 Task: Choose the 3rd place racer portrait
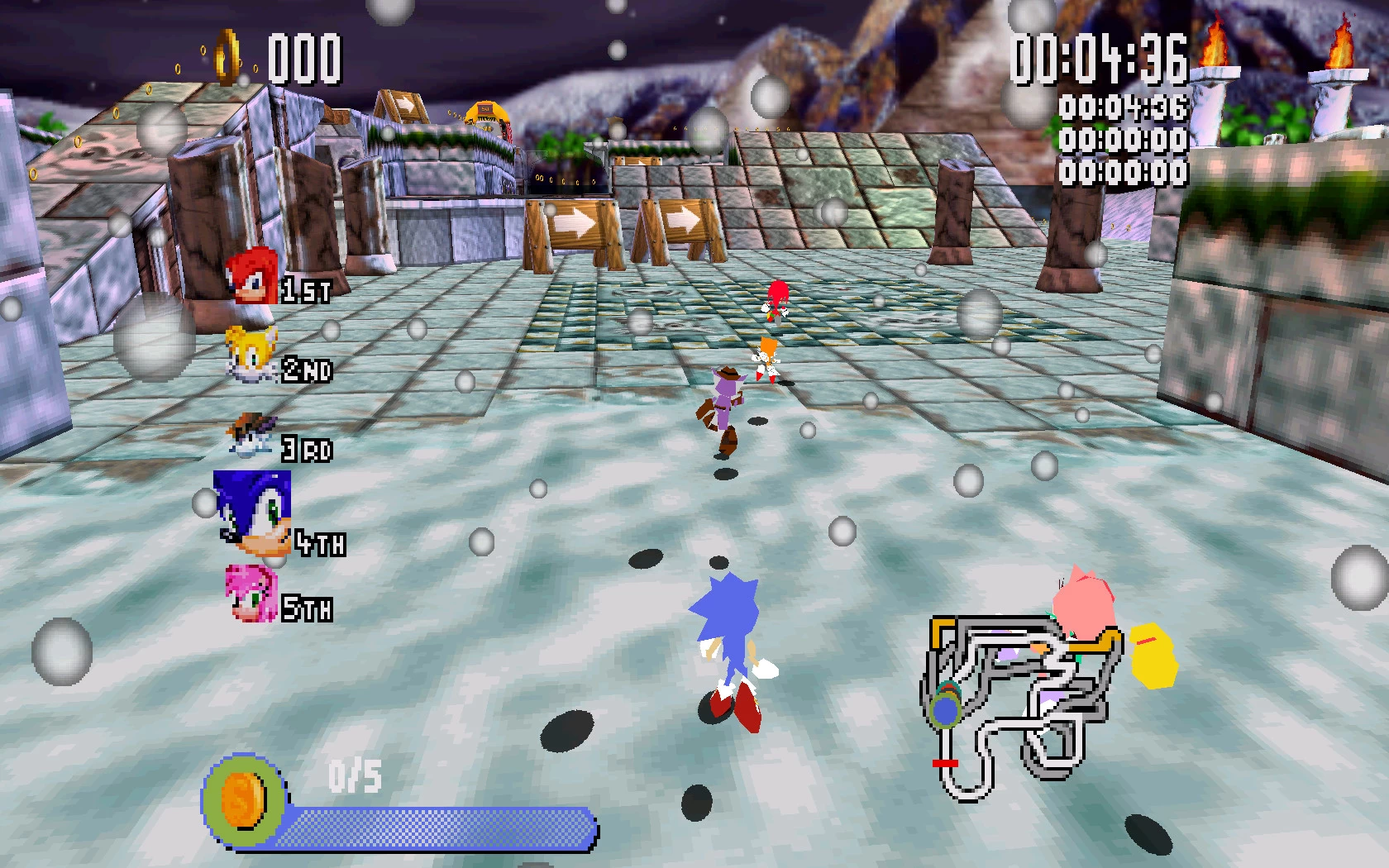pyautogui.click(x=251, y=436)
